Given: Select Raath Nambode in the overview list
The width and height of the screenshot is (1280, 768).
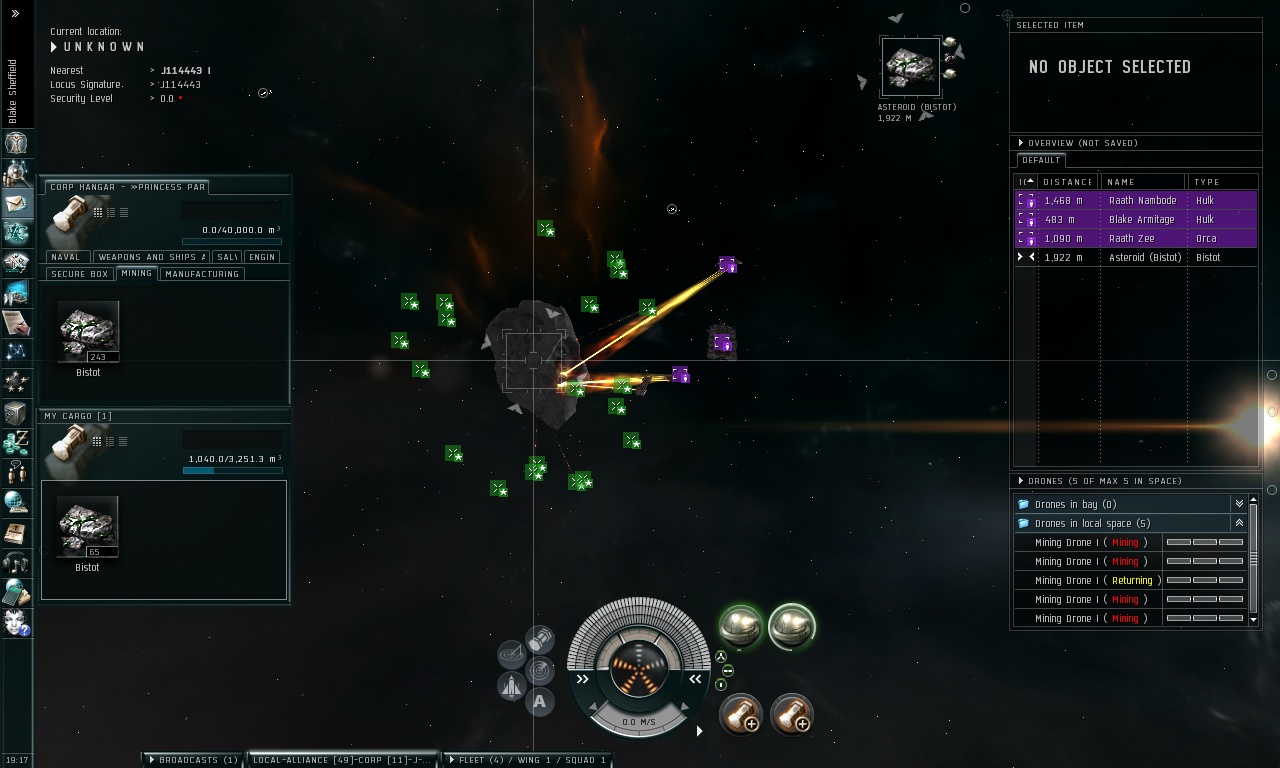Looking at the screenshot, I should 1142,201.
